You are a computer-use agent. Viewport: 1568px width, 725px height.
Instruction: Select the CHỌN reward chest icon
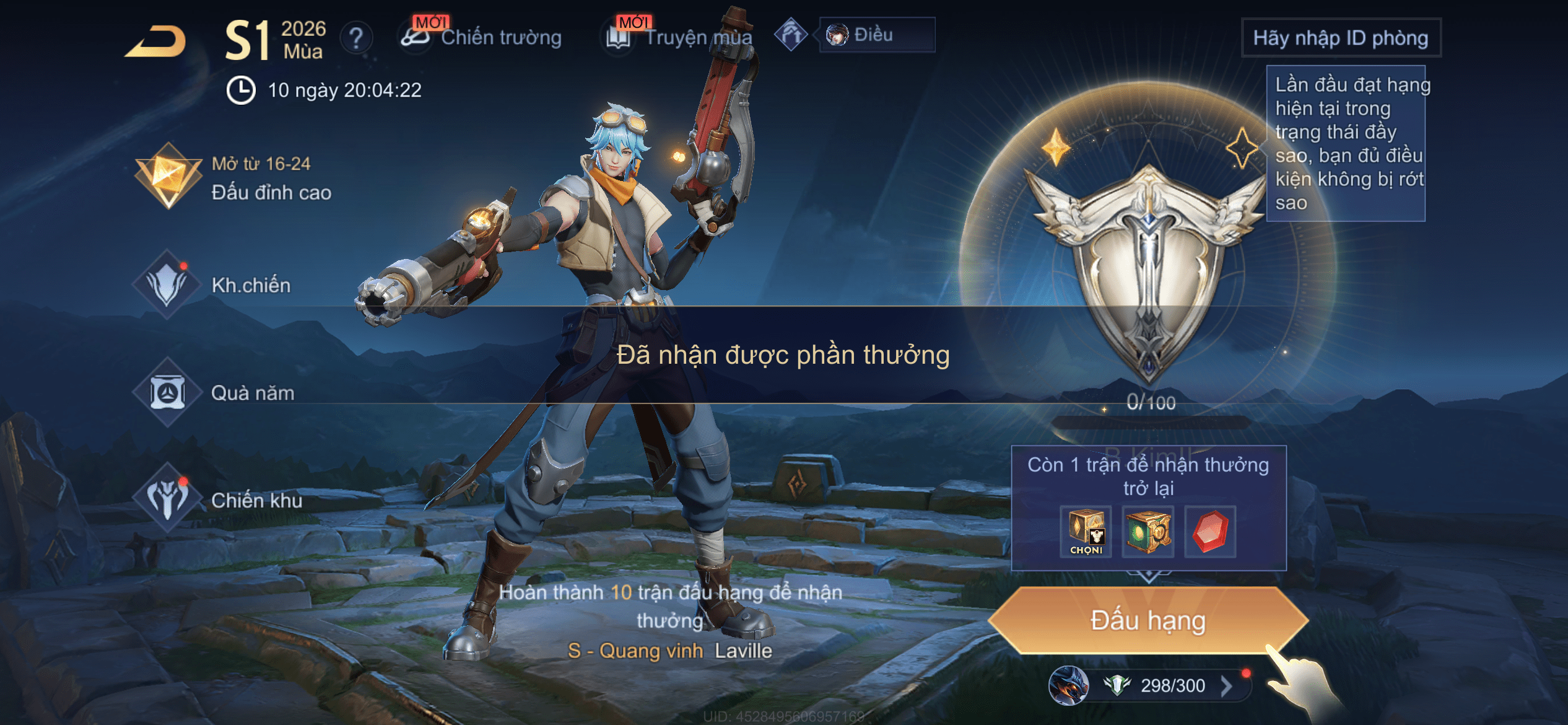point(1086,532)
